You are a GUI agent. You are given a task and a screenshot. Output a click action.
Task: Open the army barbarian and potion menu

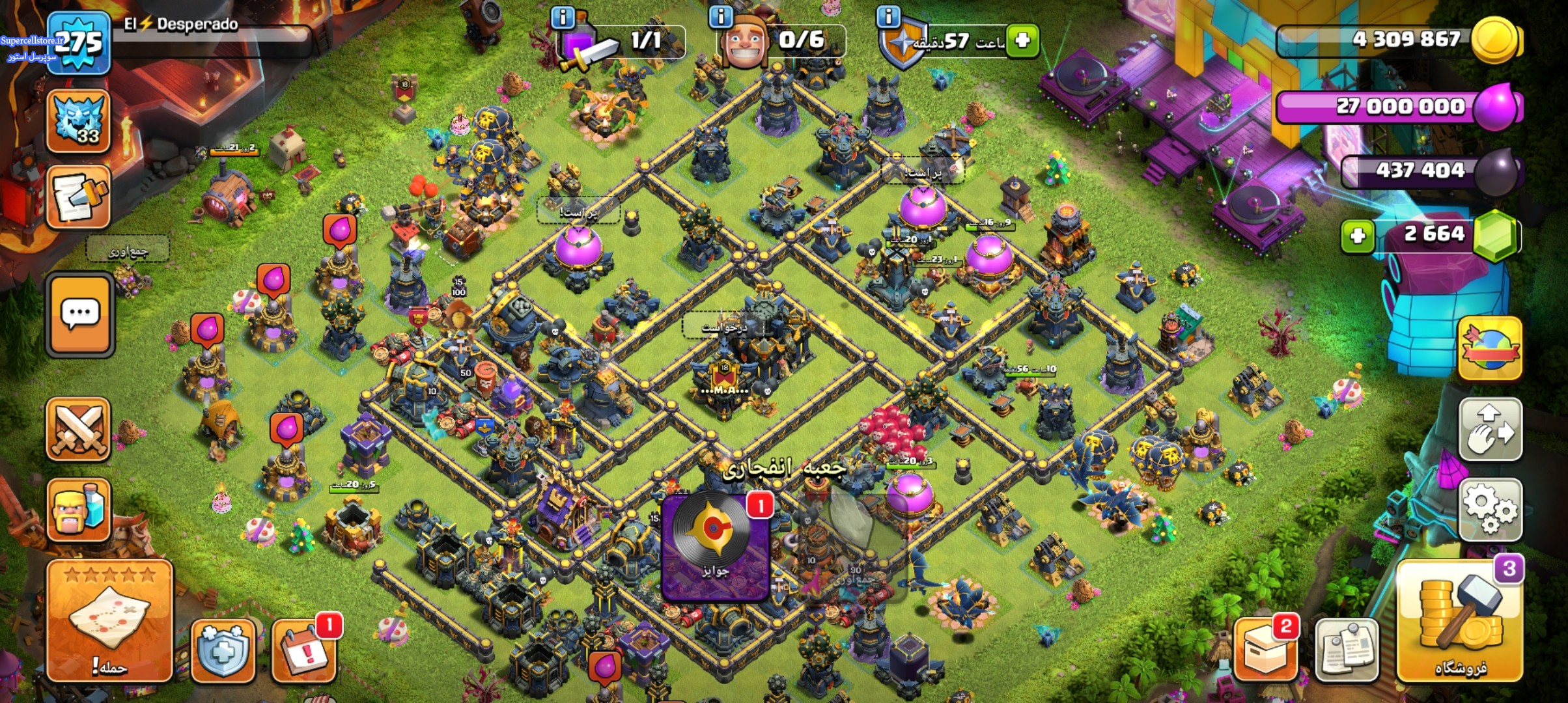point(78,511)
